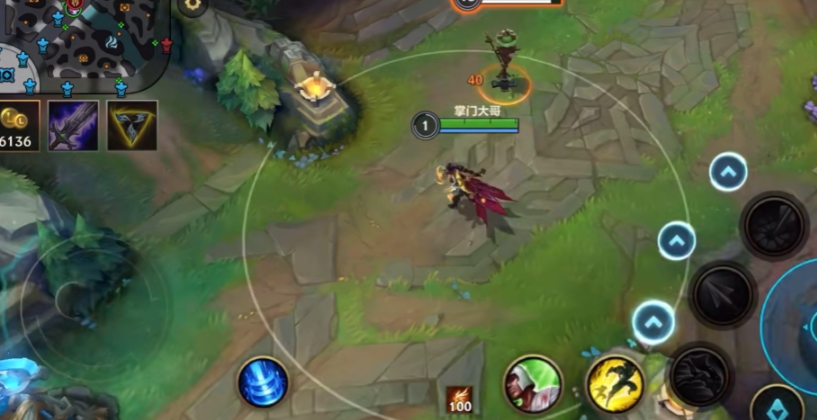817x420 pixels.
Task: Activate the arrowhead ability button
Action: pyautogui.click(x=722, y=294)
